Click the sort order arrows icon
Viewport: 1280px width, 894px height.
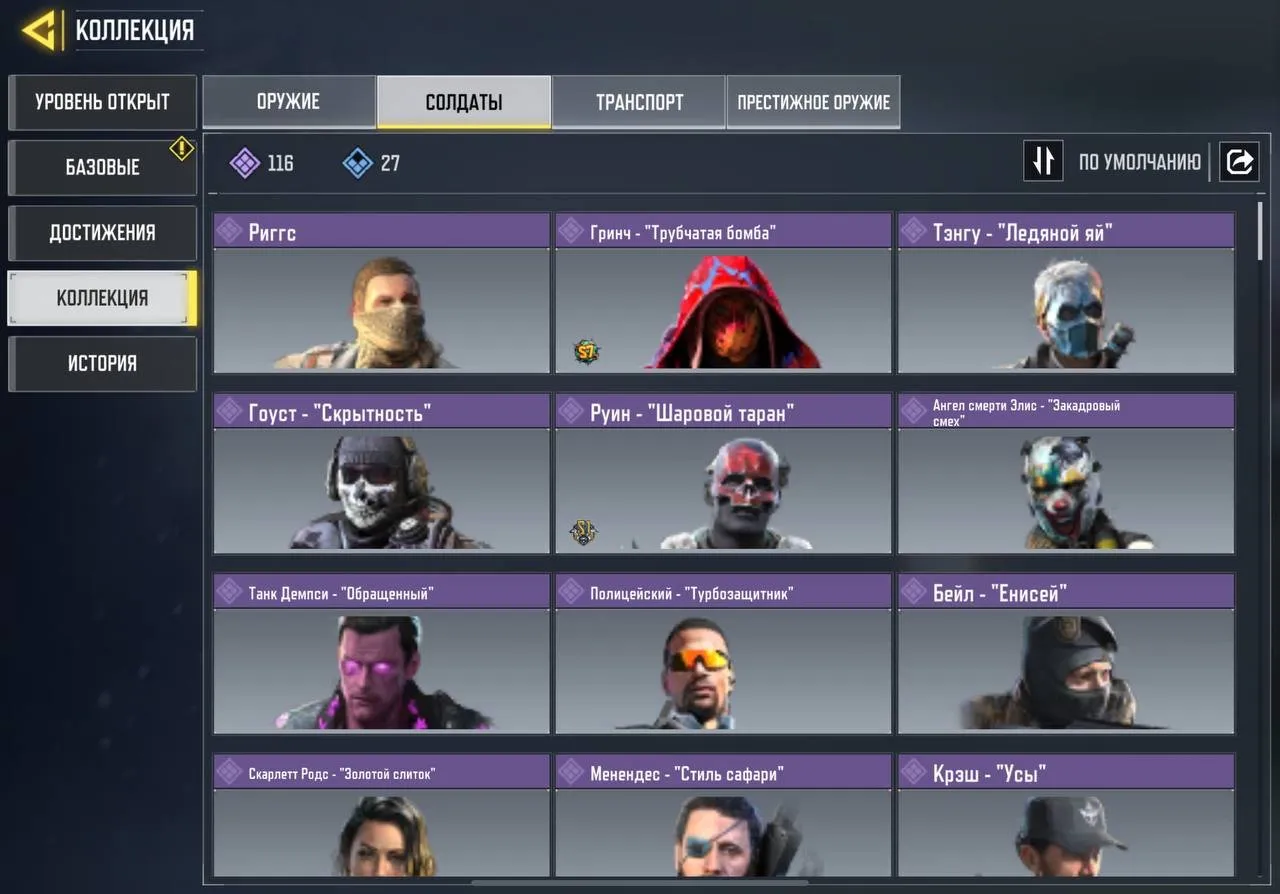pyautogui.click(x=1043, y=161)
